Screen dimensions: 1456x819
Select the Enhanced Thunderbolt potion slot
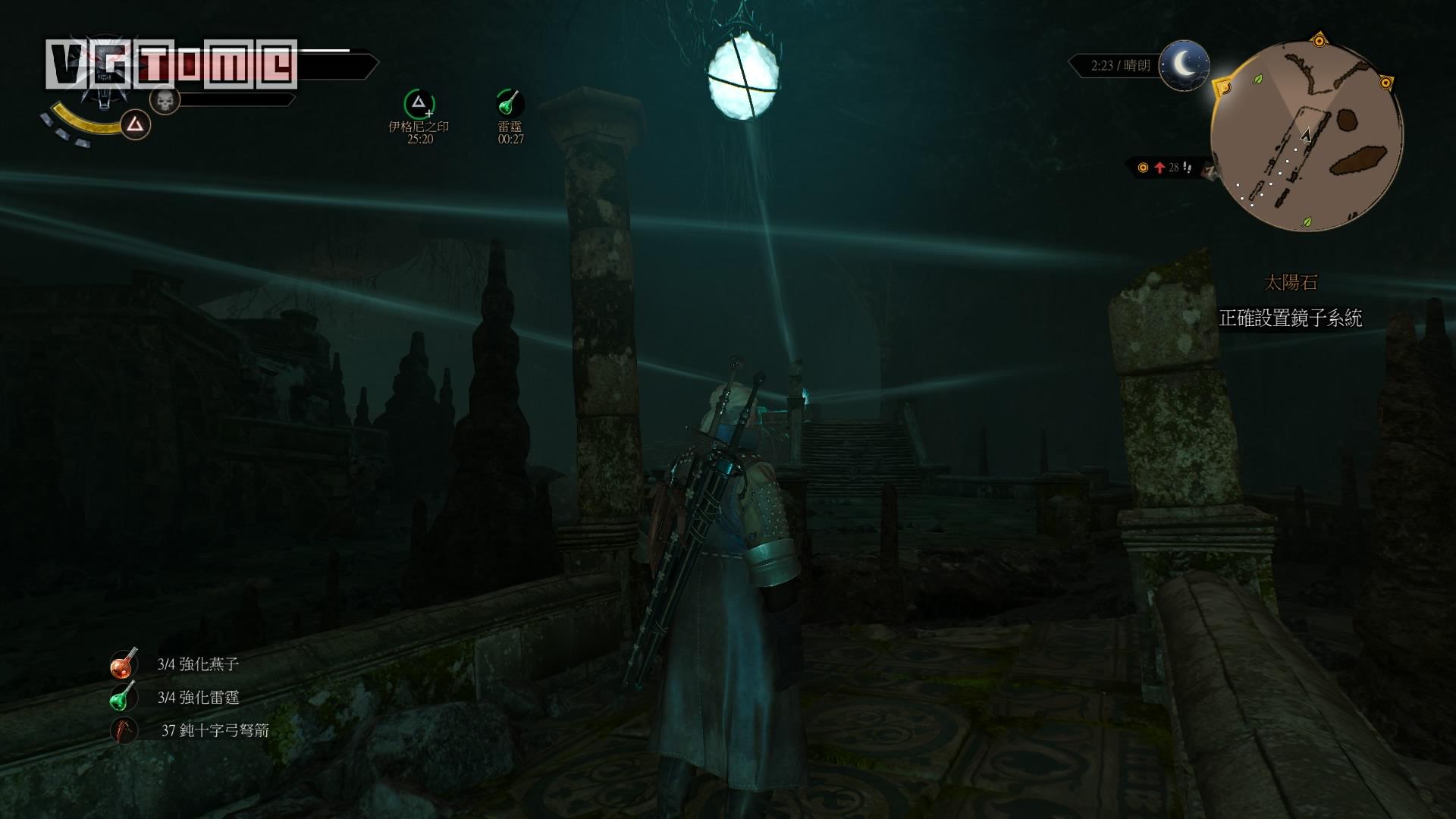tap(123, 698)
